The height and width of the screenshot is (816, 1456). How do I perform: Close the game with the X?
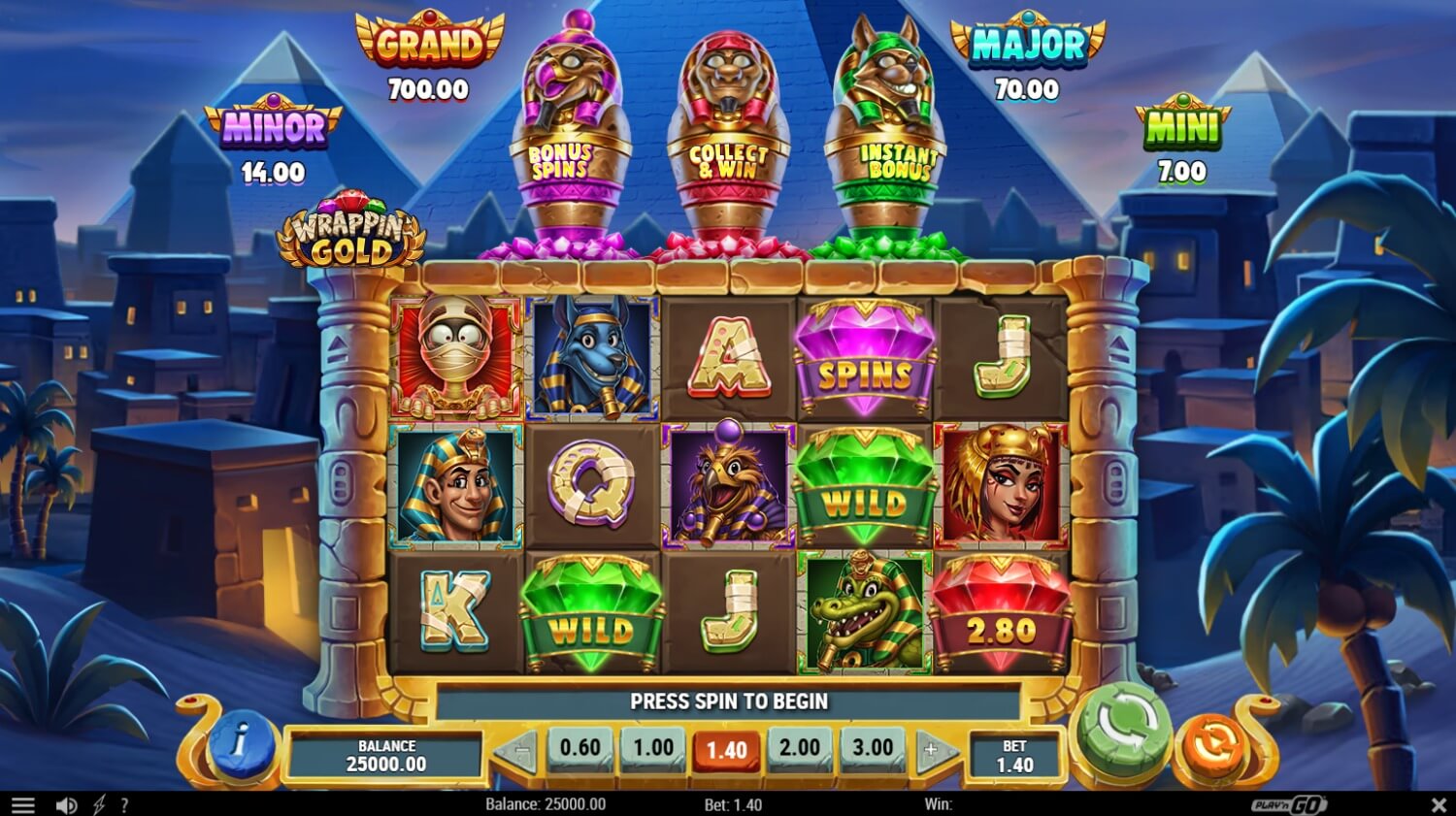coord(1440,803)
